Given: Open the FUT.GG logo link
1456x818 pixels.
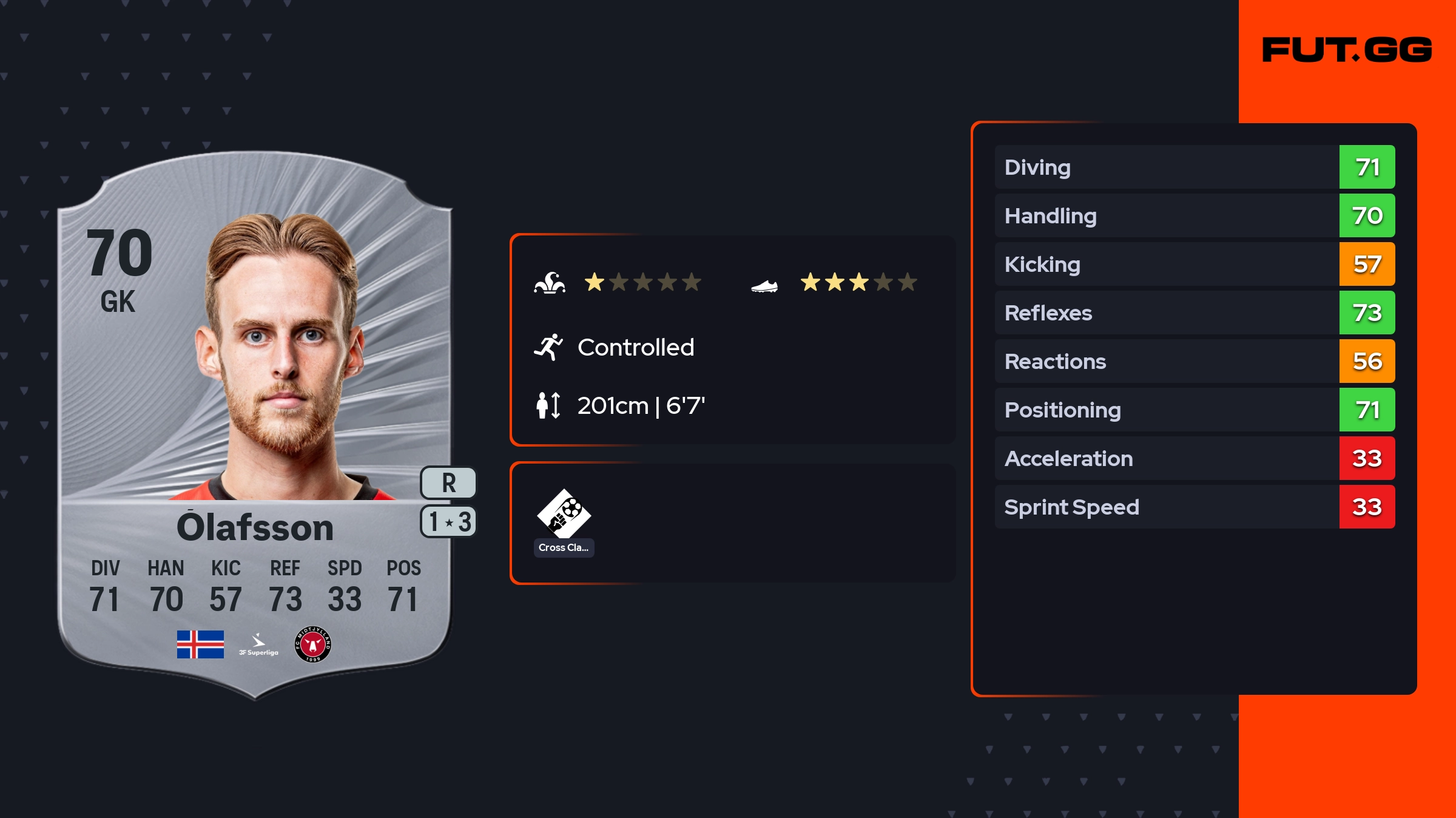Looking at the screenshot, I should 1347,50.
